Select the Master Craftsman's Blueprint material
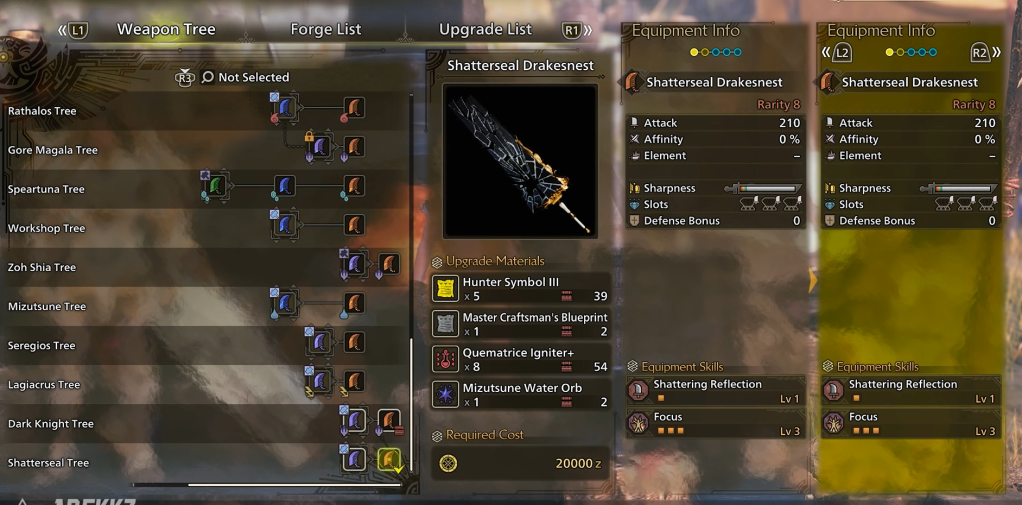 pos(521,324)
